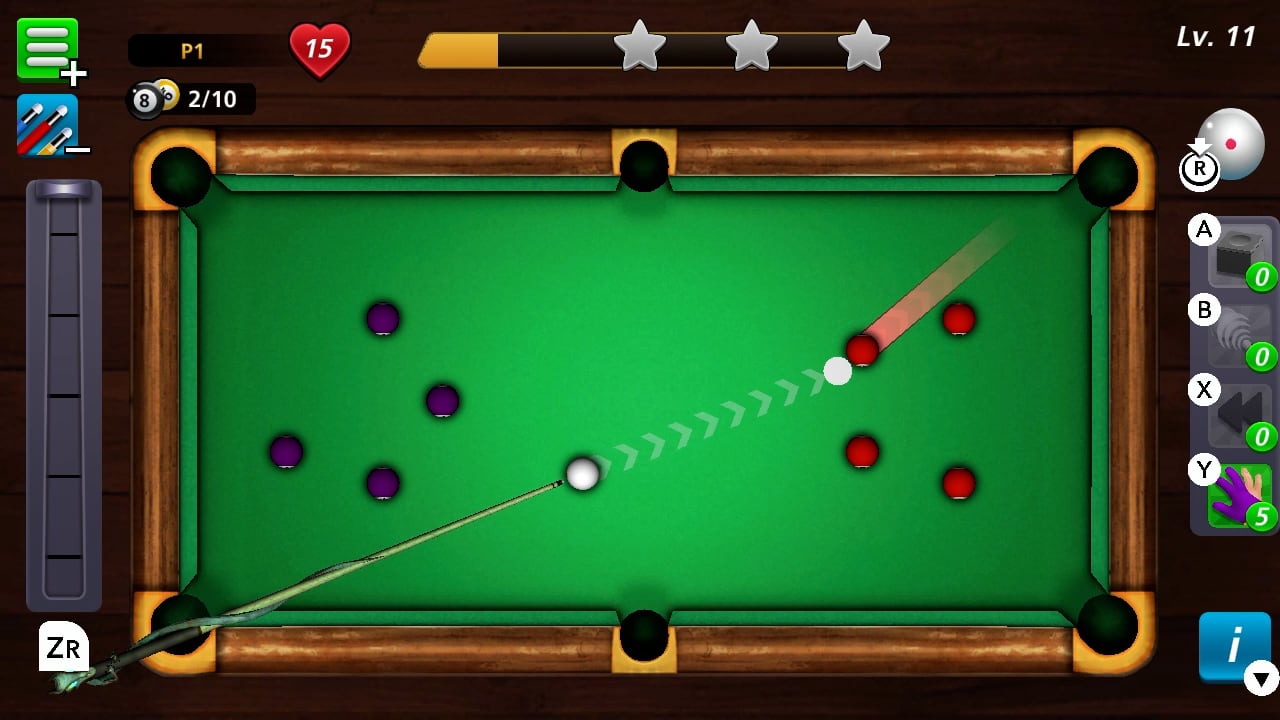Tap the targeted red ball
The height and width of the screenshot is (720, 1280).
pyautogui.click(x=861, y=351)
